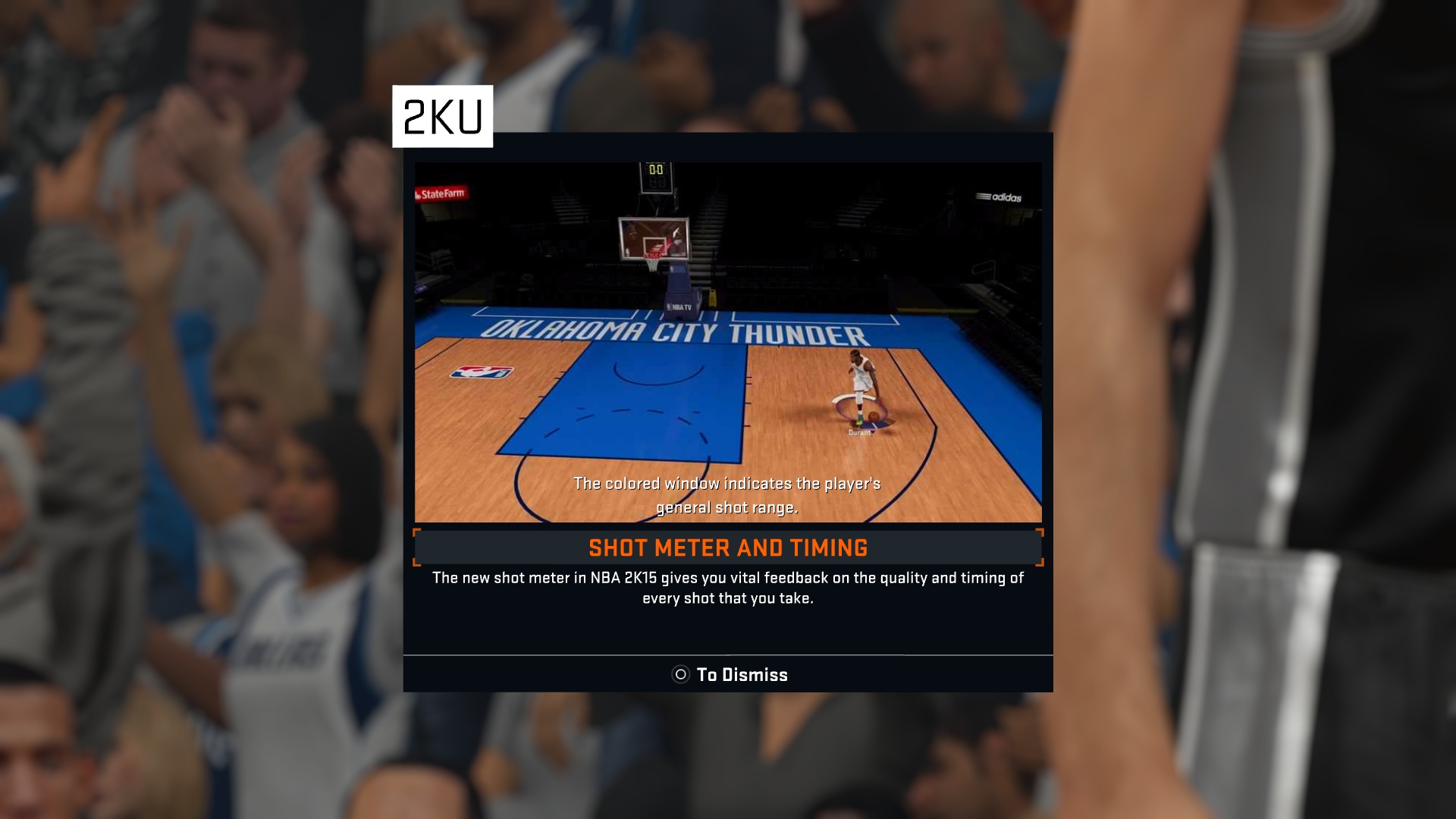Click the OKLAHOMA CITY THUNDER court text

tap(675, 331)
